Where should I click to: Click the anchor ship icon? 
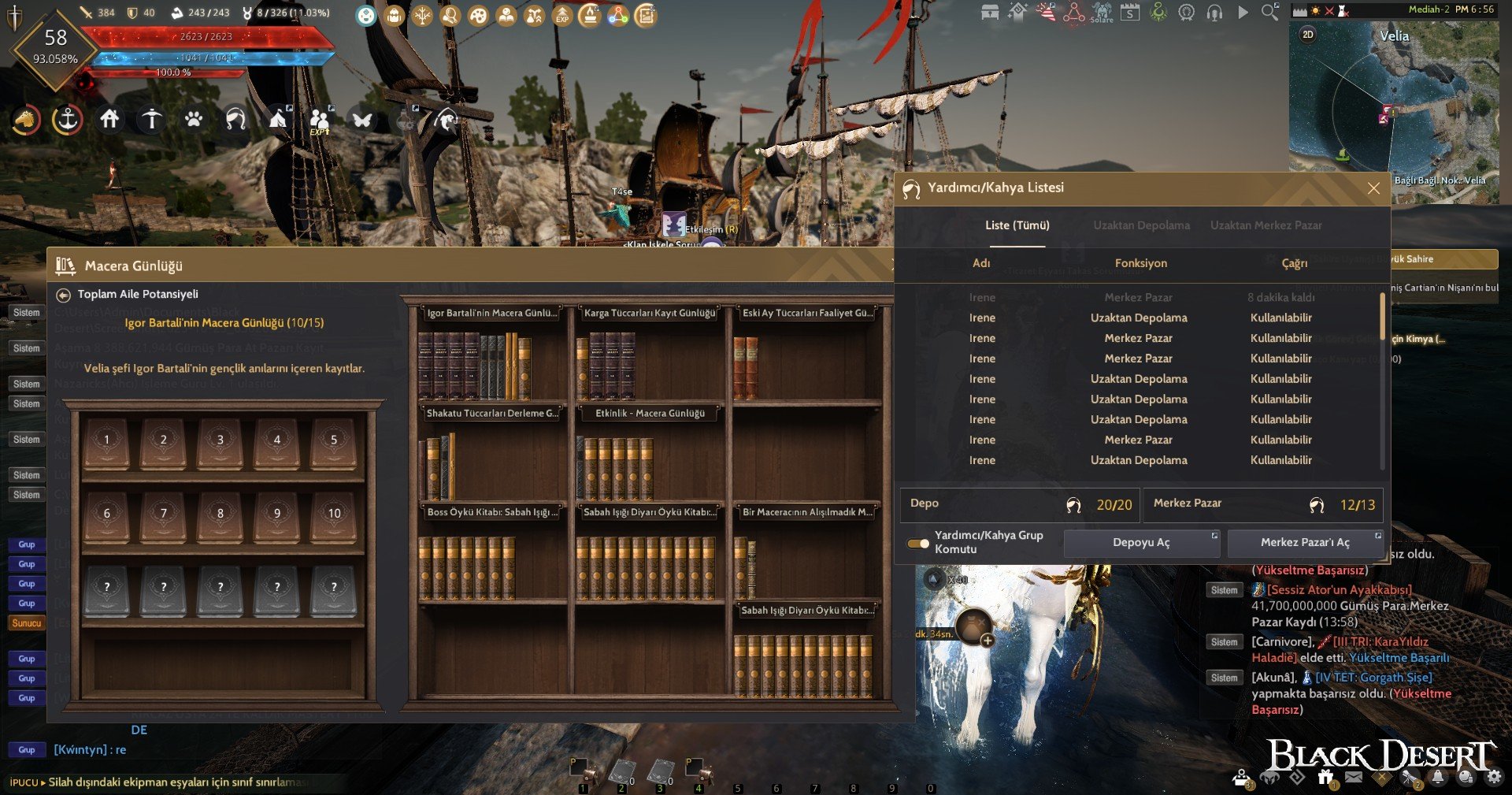[x=68, y=120]
